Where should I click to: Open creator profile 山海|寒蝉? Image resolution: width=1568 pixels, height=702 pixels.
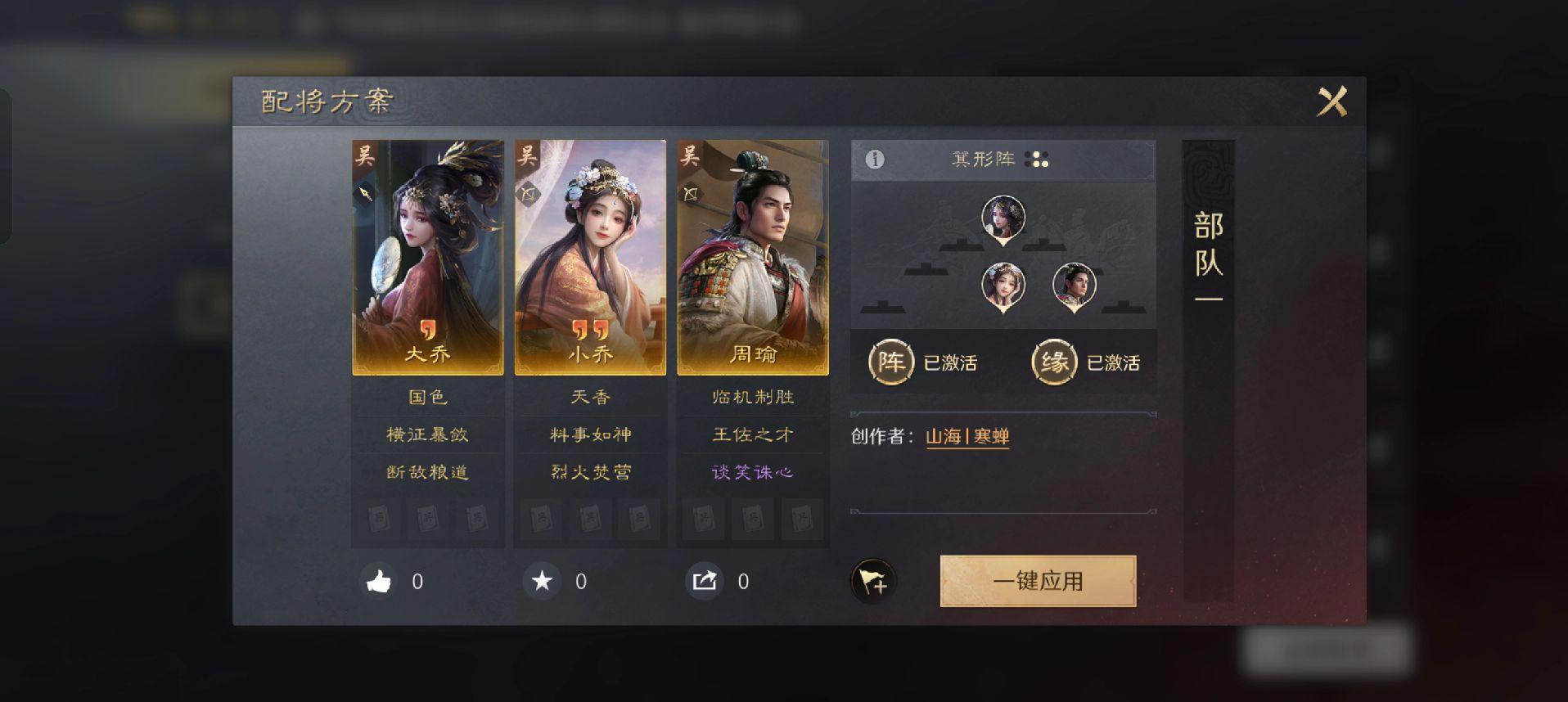[967, 437]
